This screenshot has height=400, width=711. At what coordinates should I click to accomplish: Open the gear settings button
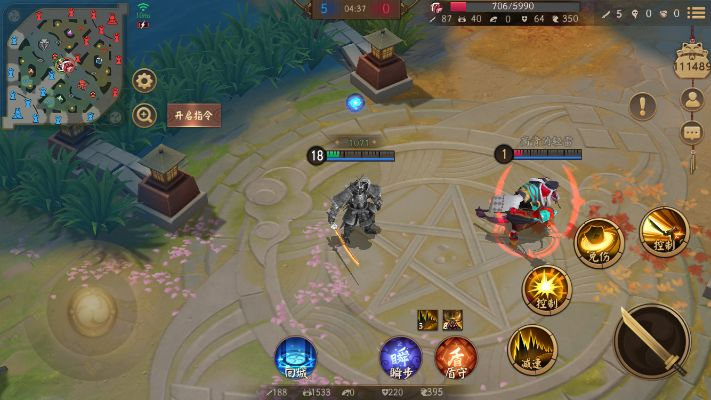point(146,81)
